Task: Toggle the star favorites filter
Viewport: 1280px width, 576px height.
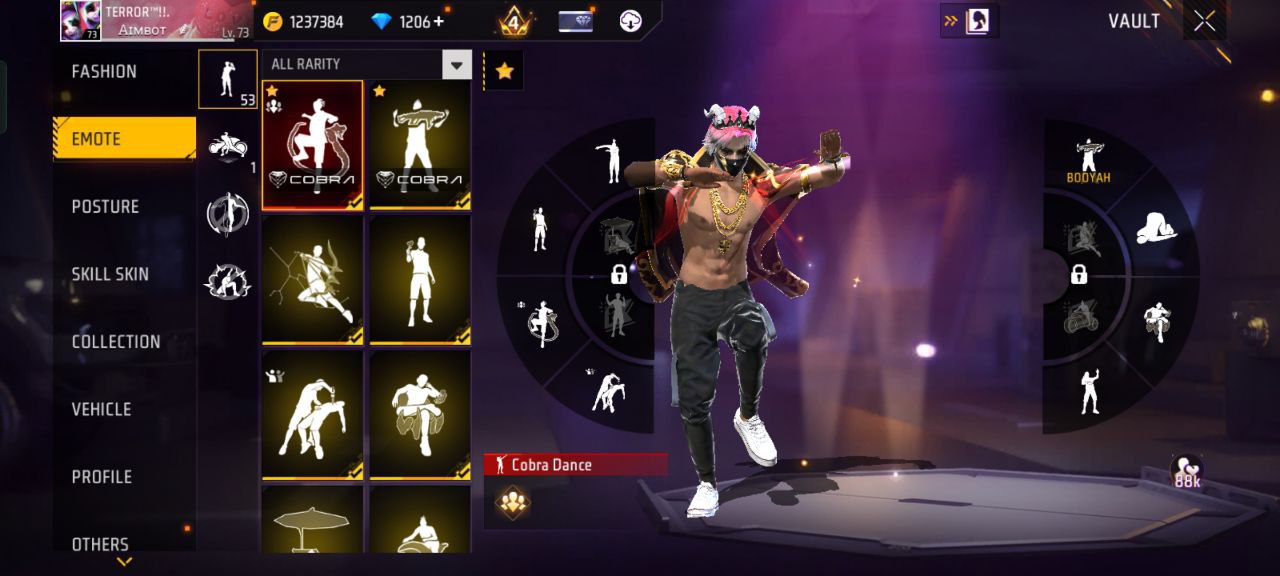Action: [x=504, y=71]
